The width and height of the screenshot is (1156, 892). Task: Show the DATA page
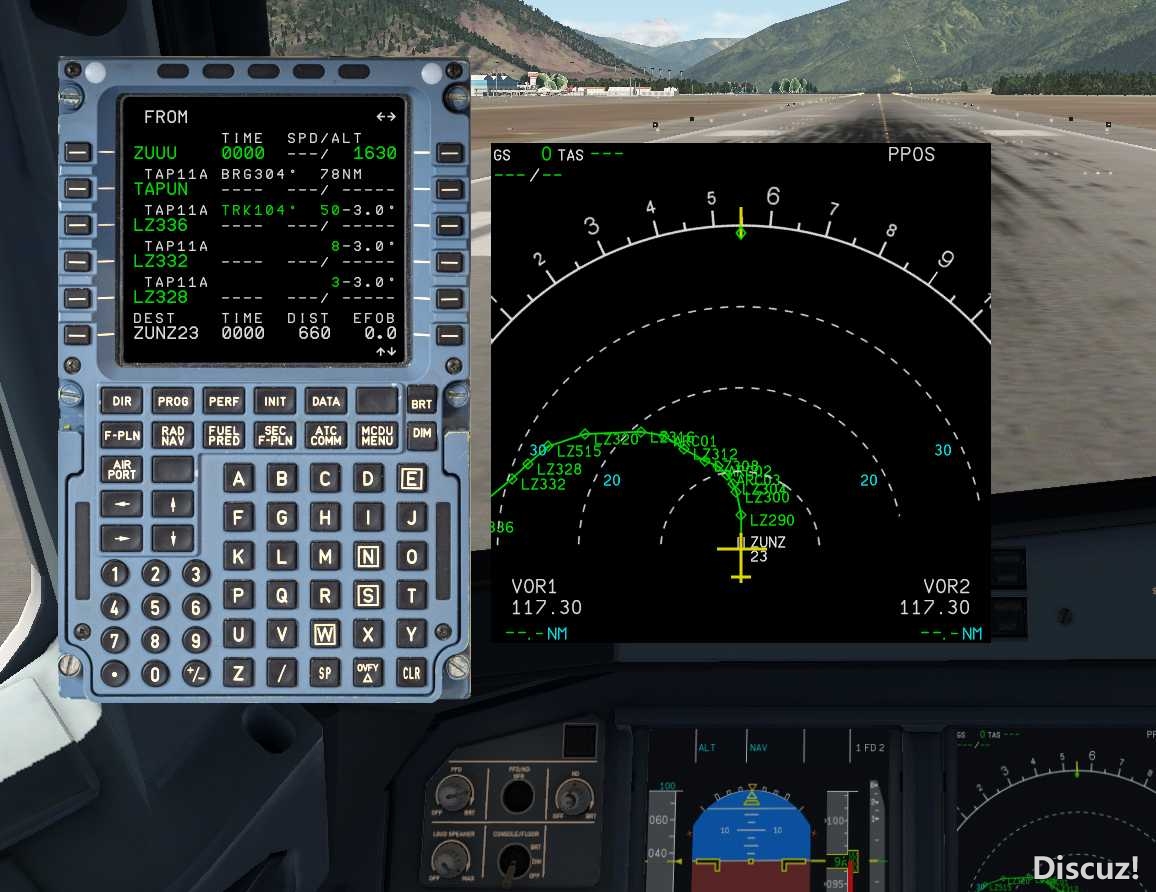[x=326, y=401]
